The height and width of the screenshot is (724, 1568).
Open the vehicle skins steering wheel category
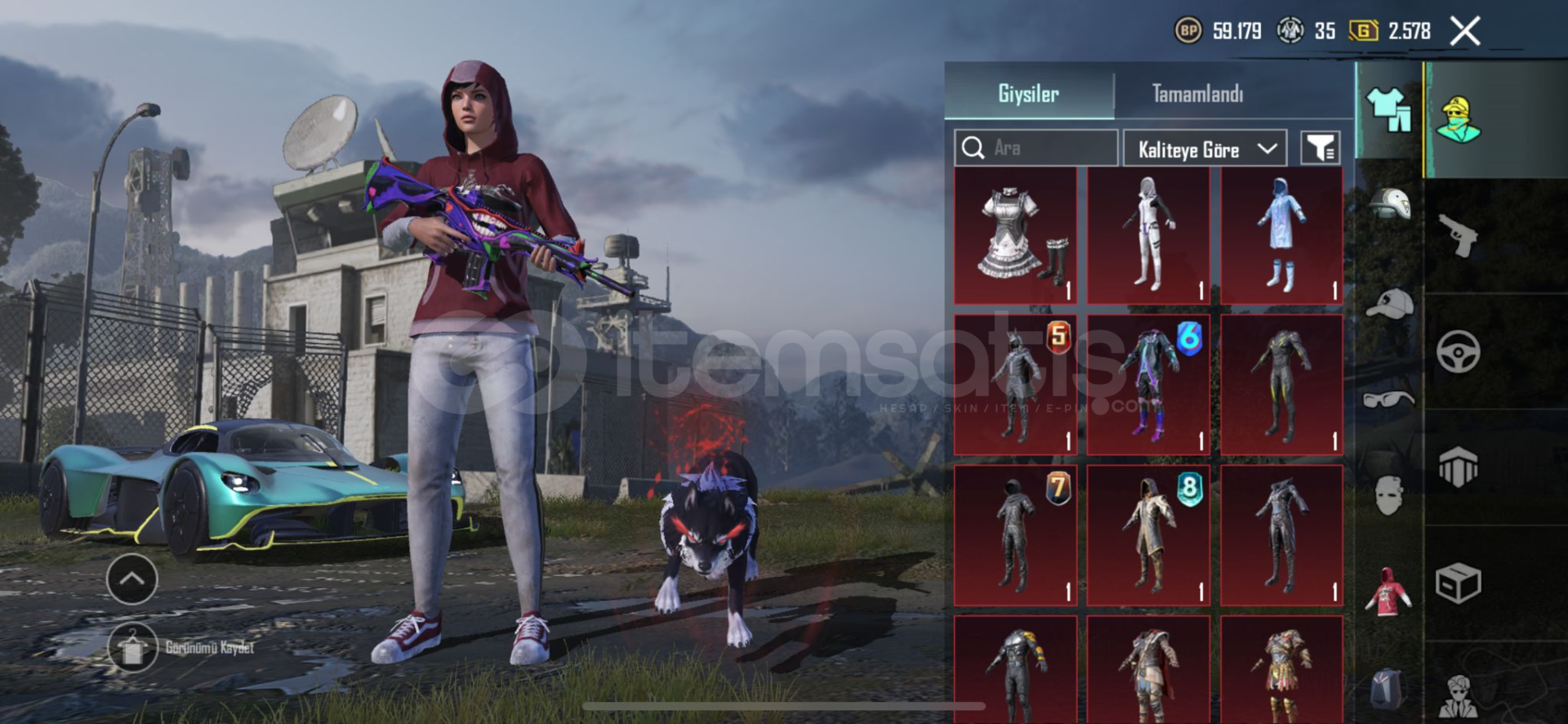coord(1459,352)
